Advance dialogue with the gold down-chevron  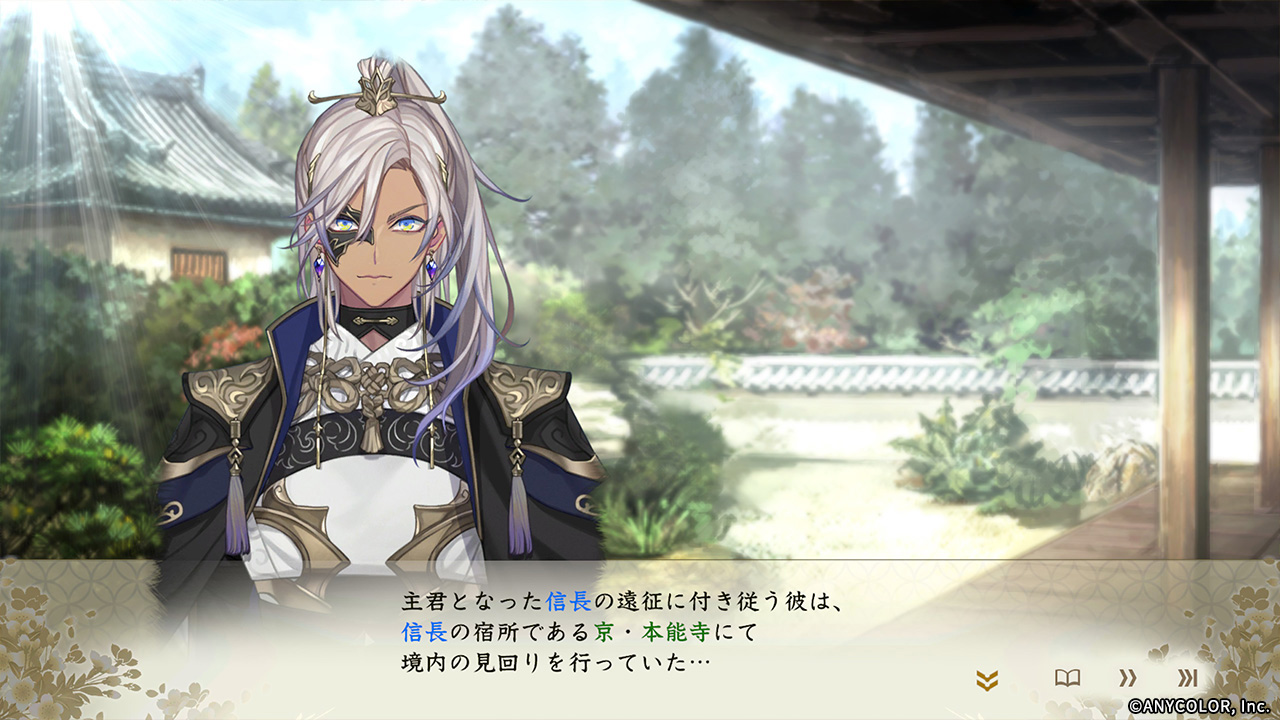tap(987, 681)
